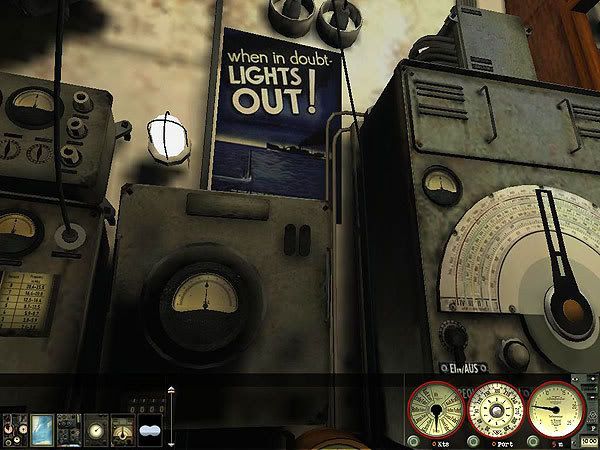The image size is (600, 450).
Task: Open the binoculars view
Action: [x=149, y=428]
